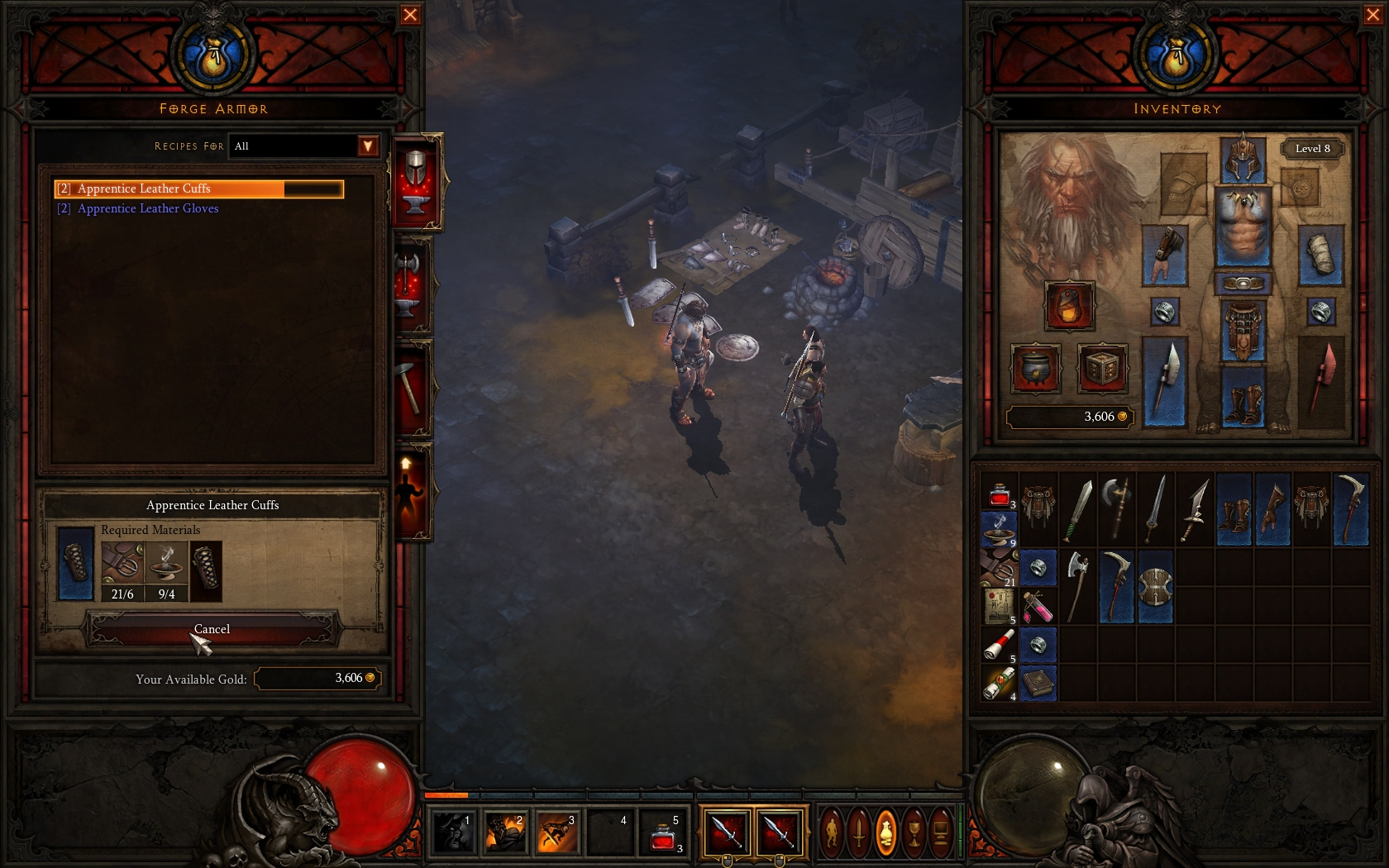The width and height of the screenshot is (1389, 868).
Task: Click the wooden crate icon in inventory
Action: point(1102,369)
